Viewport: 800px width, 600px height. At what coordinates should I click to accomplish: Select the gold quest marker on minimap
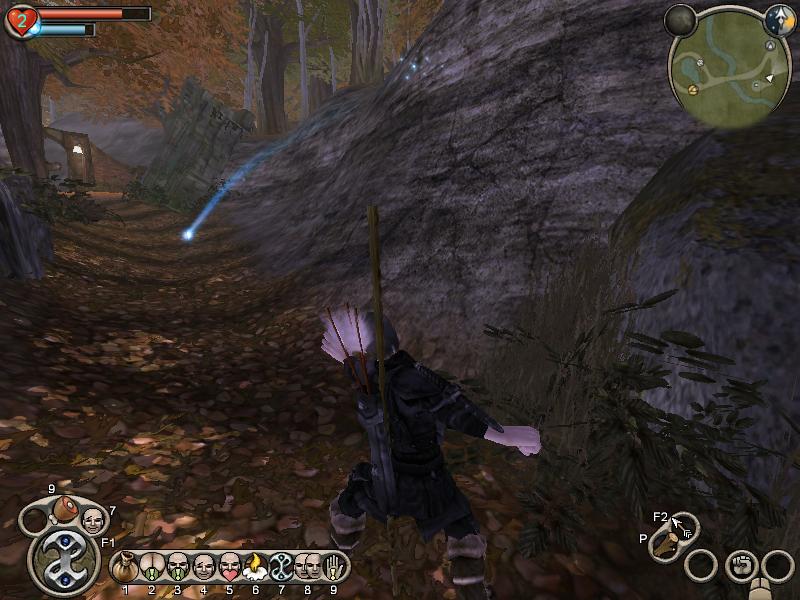(692, 90)
